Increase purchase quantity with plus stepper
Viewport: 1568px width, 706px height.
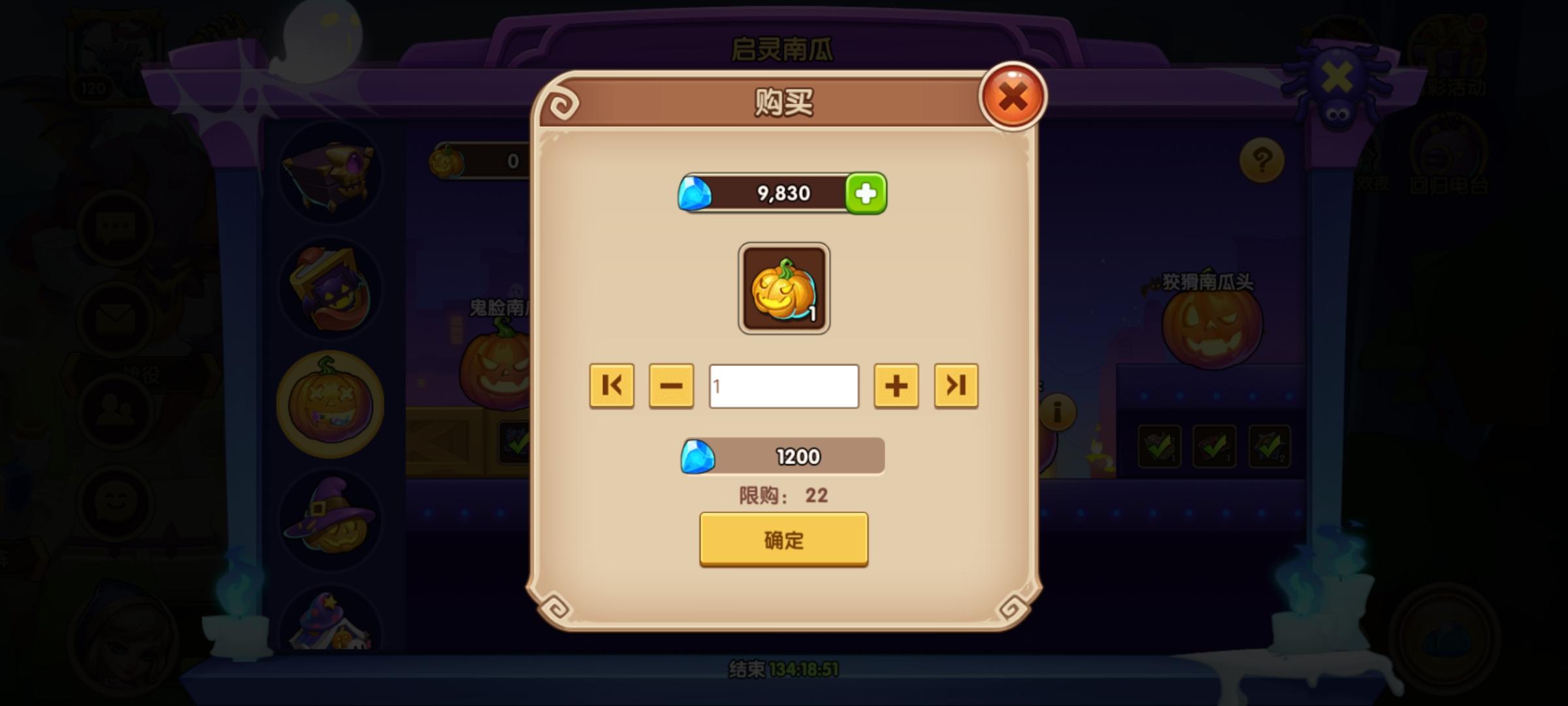click(x=896, y=386)
